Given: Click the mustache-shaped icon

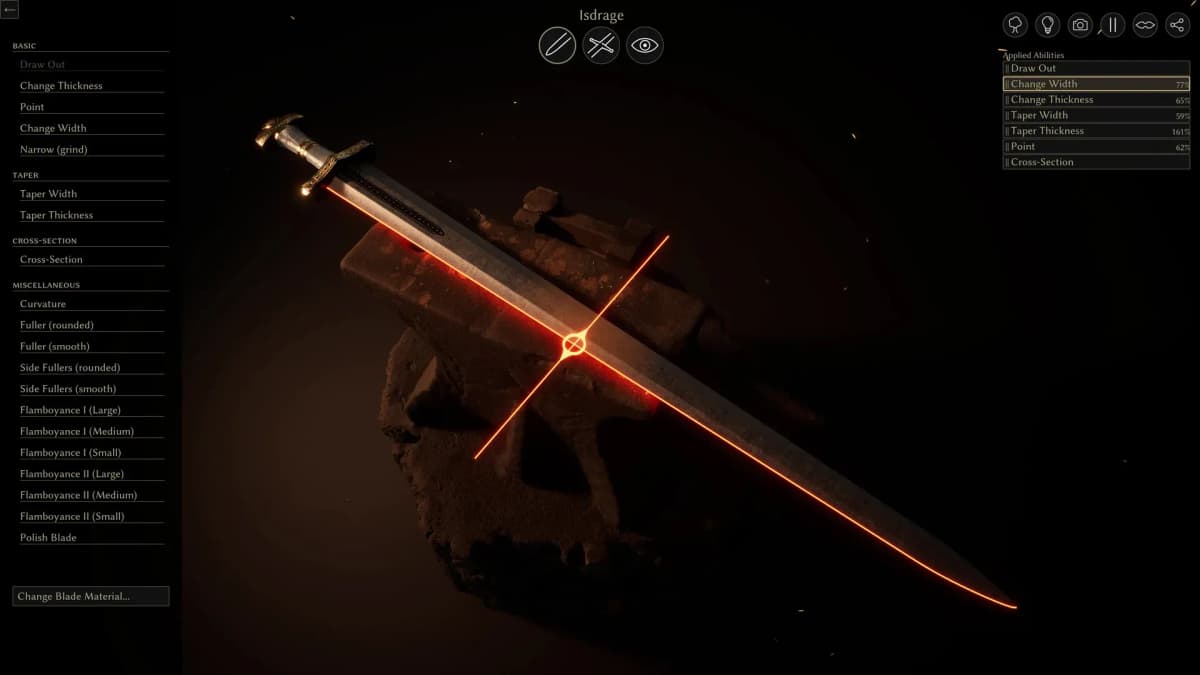Looking at the screenshot, I should click(1145, 25).
